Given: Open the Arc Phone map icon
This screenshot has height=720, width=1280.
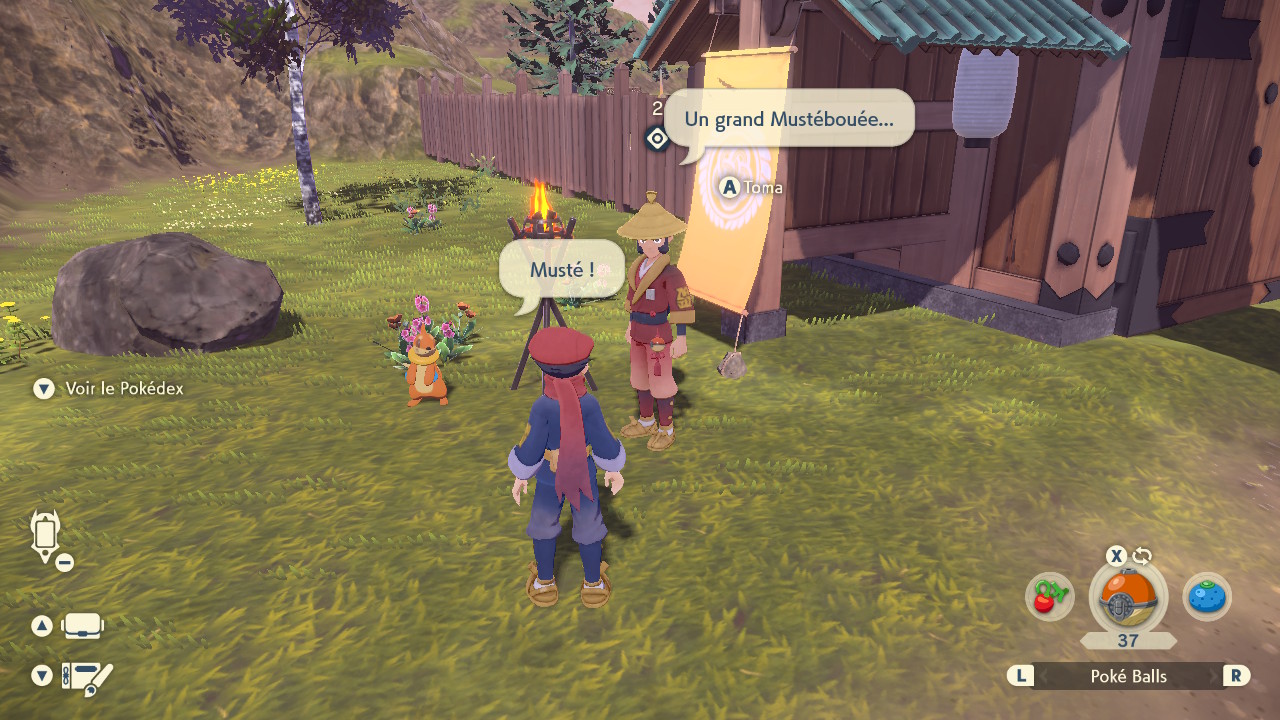Looking at the screenshot, I should point(46,536).
